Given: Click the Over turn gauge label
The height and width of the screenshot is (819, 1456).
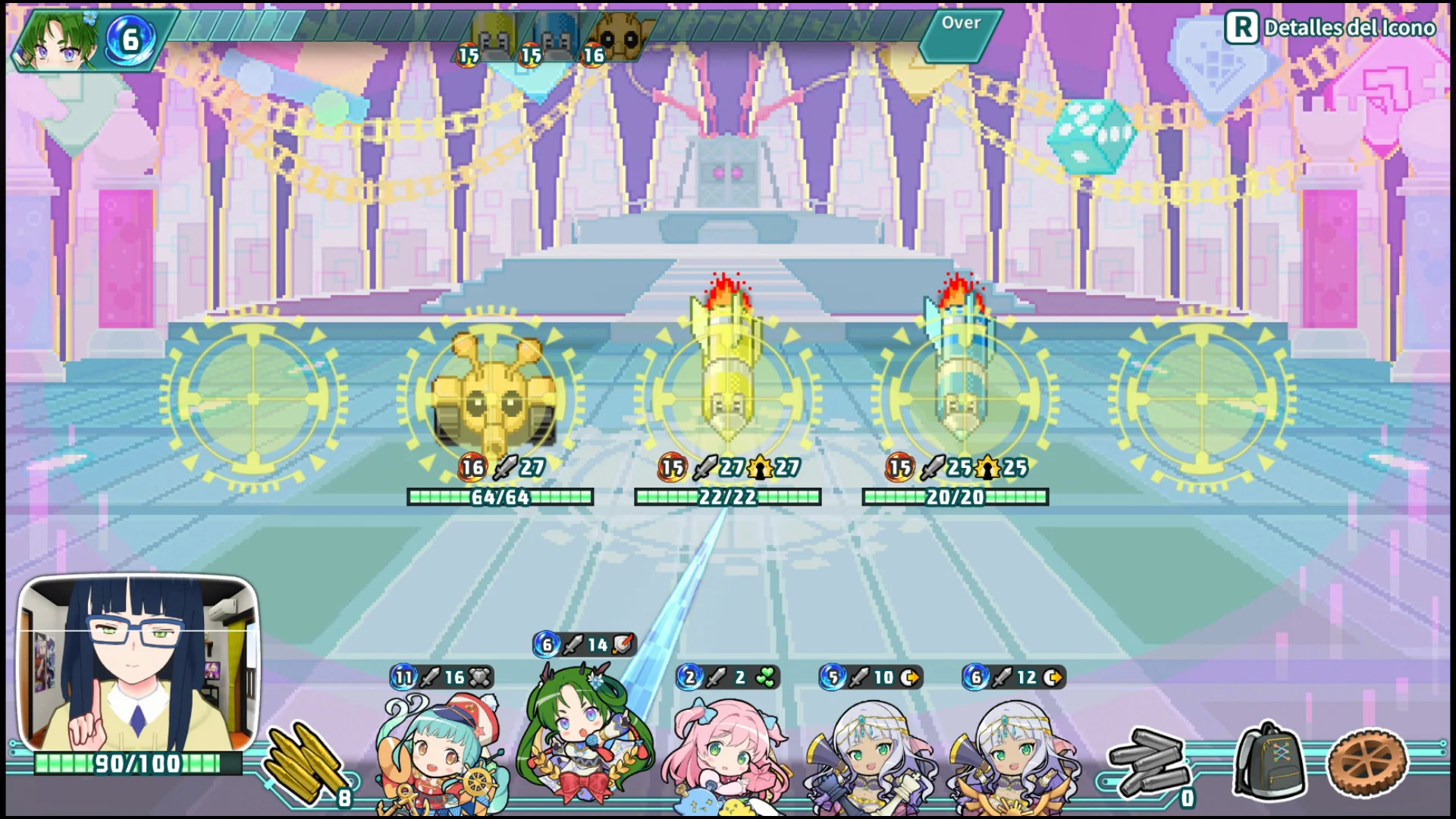Looking at the screenshot, I should 961,24.
